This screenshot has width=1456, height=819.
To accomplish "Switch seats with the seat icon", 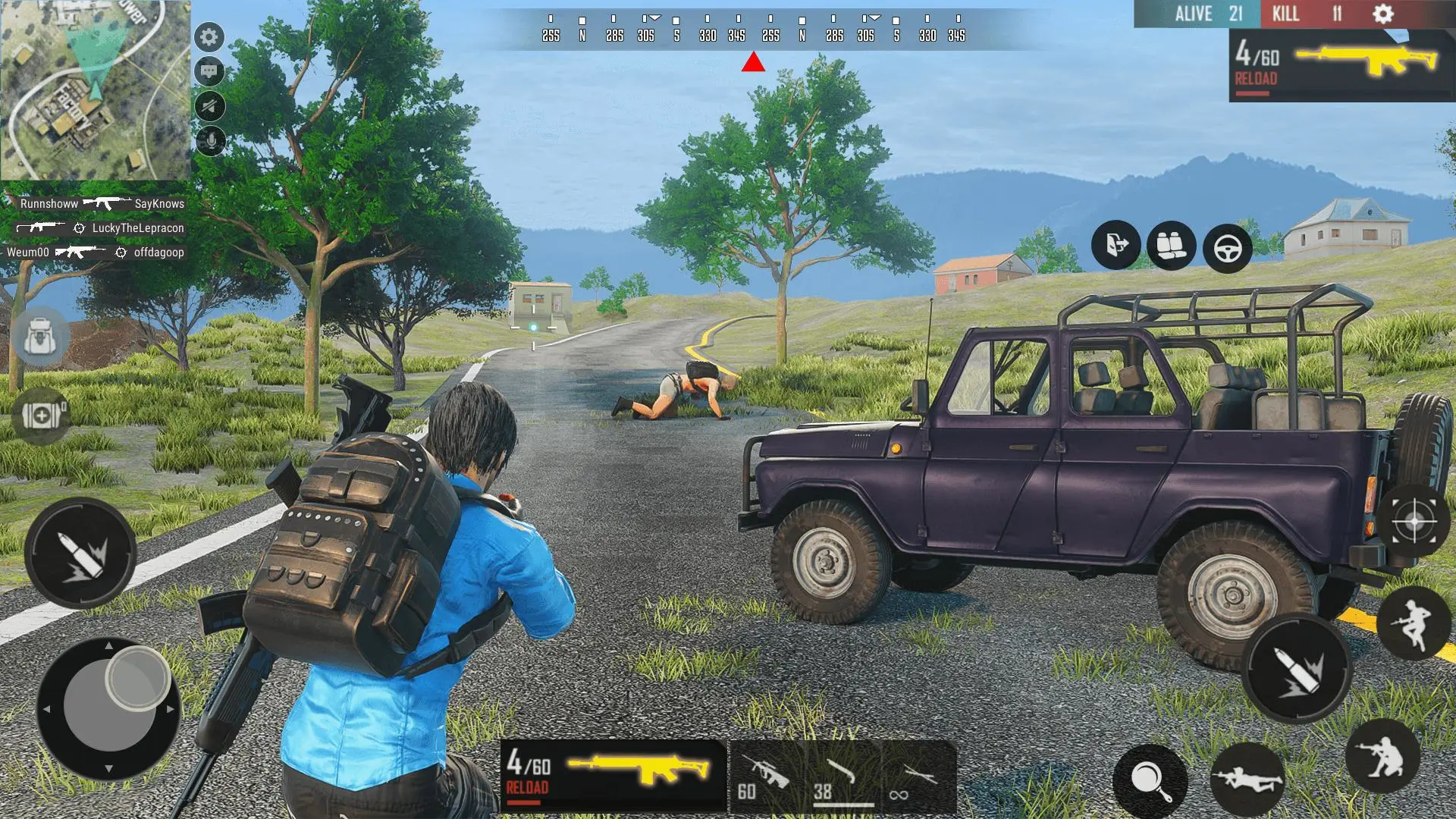I will (x=1172, y=246).
